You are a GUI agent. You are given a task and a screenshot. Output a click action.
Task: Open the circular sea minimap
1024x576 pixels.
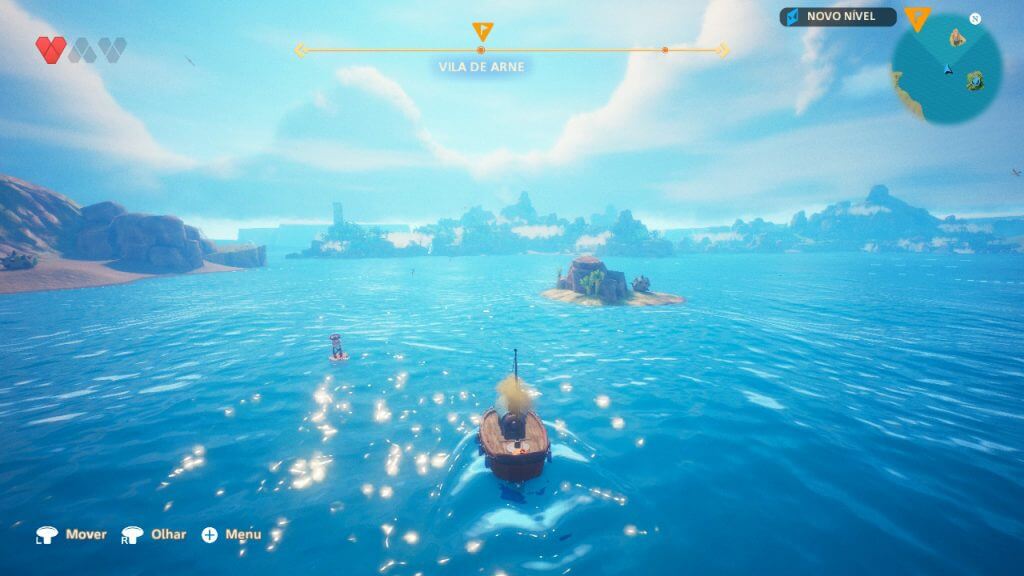point(946,70)
